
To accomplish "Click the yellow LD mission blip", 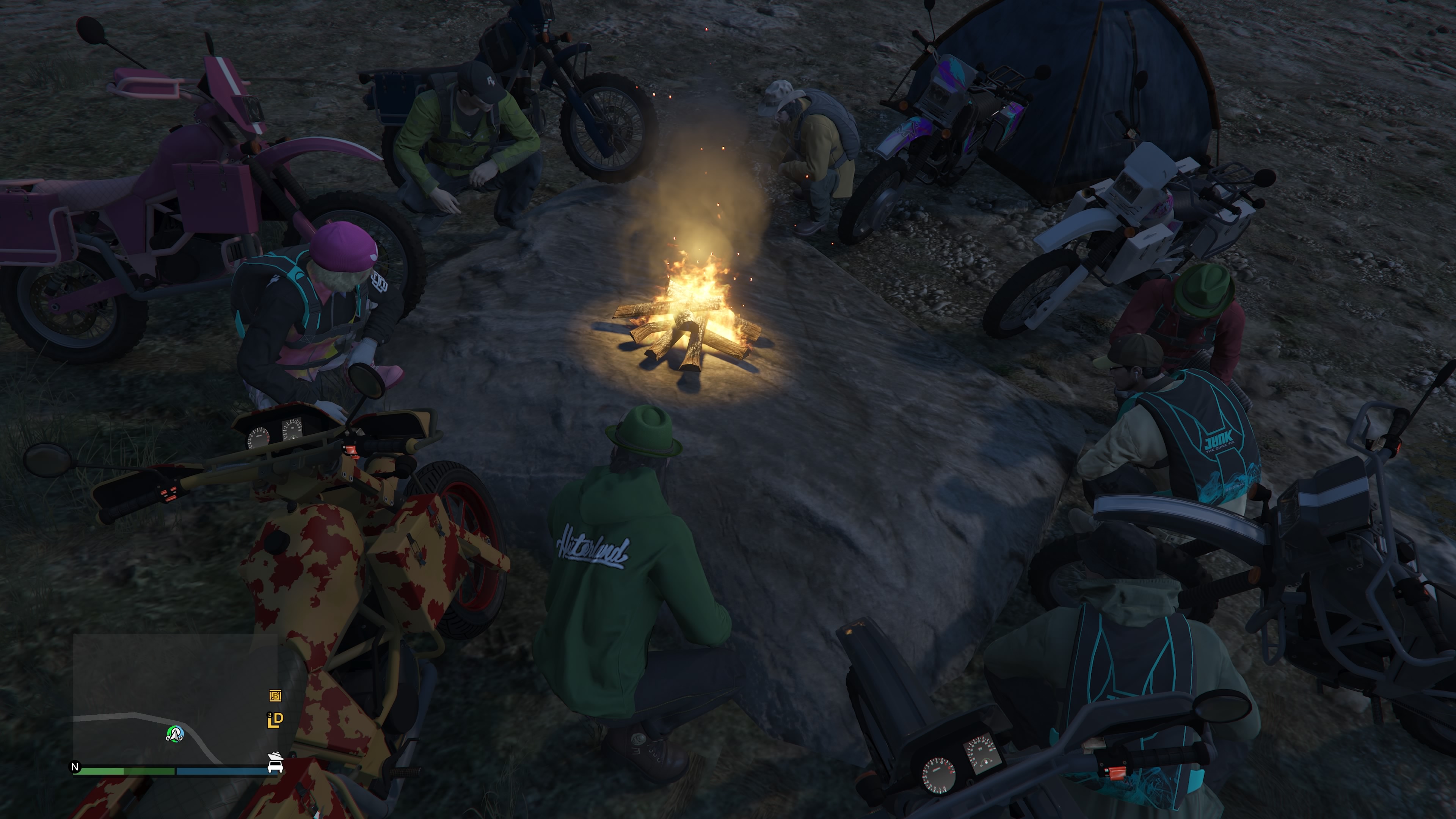I will pos(275,720).
